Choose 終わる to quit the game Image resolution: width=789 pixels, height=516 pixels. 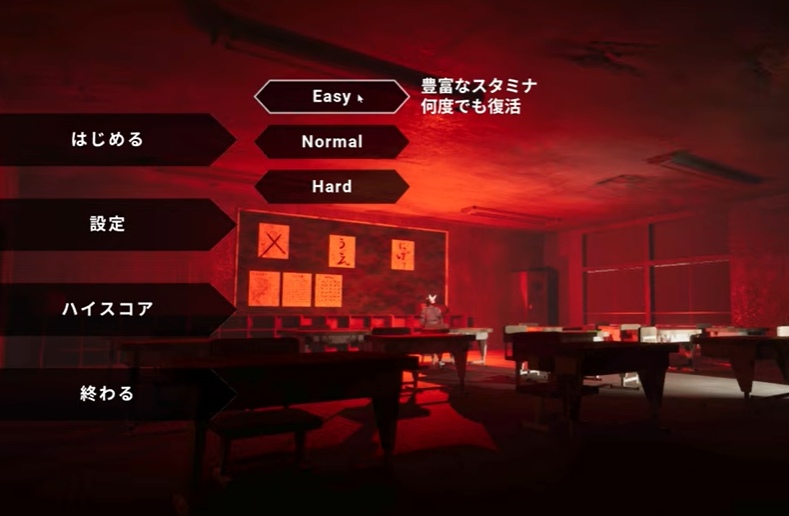108,394
